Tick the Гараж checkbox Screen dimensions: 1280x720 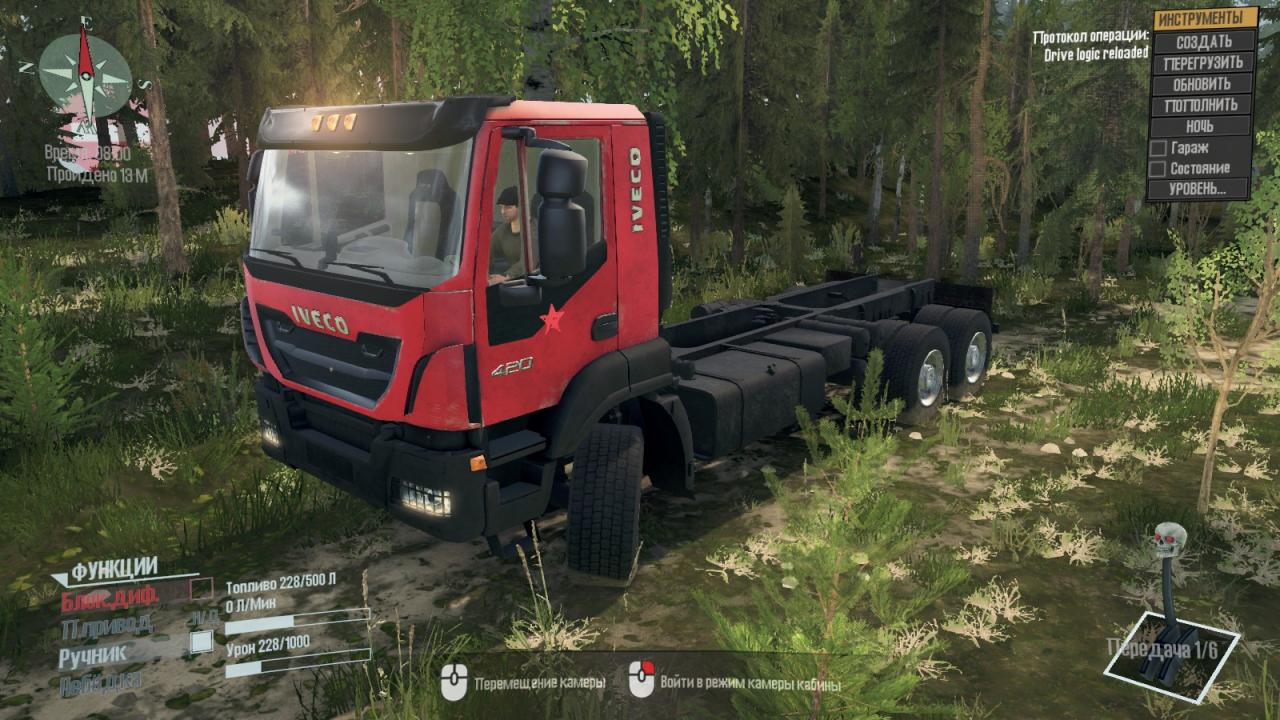click(1159, 148)
